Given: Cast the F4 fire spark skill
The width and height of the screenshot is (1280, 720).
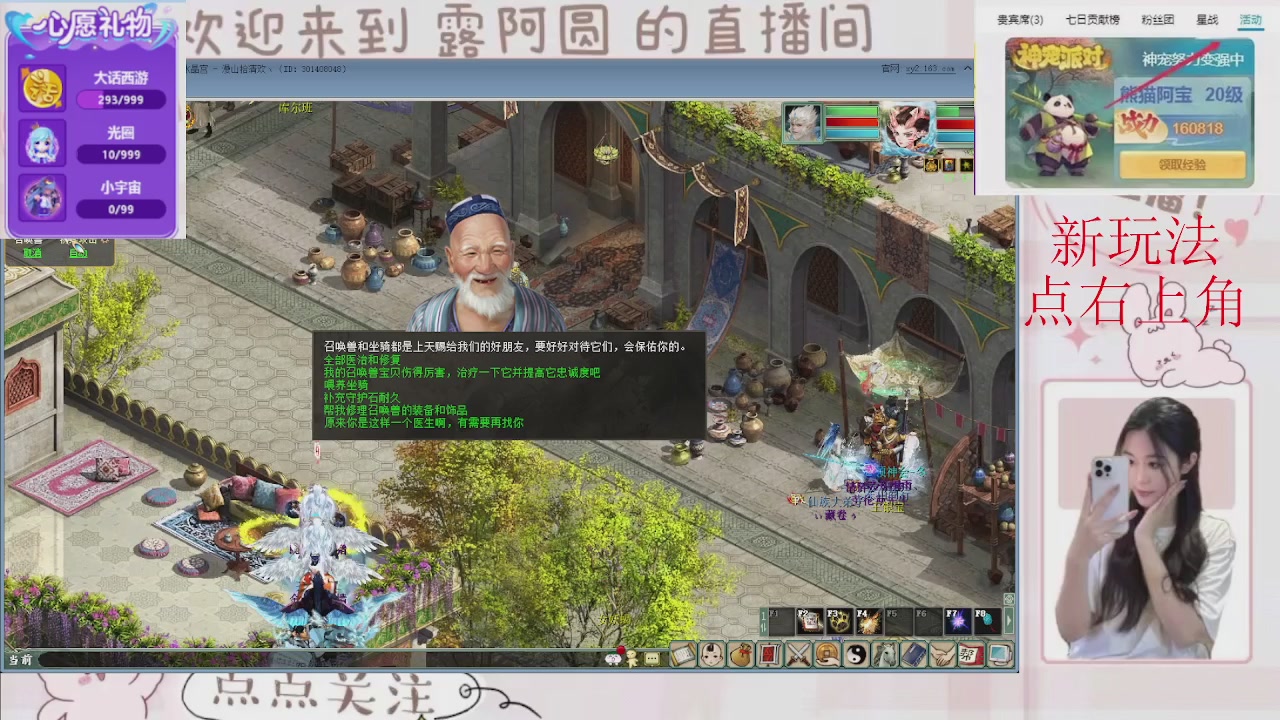Looking at the screenshot, I should point(870,621).
